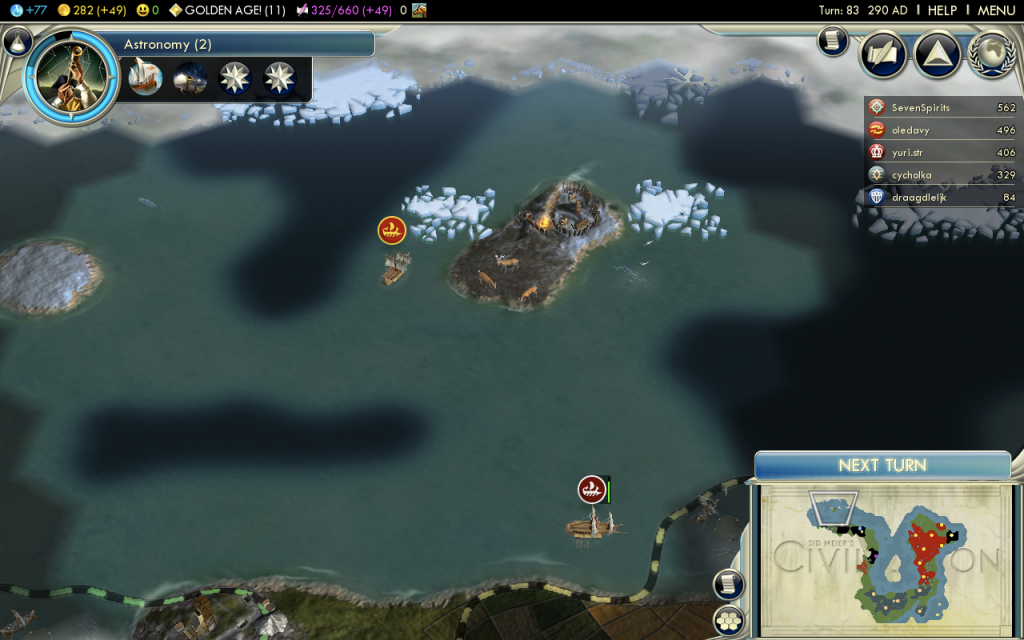The image size is (1024, 640).
Task: Click the Astronomy research portrait
Action: (x=71, y=76)
